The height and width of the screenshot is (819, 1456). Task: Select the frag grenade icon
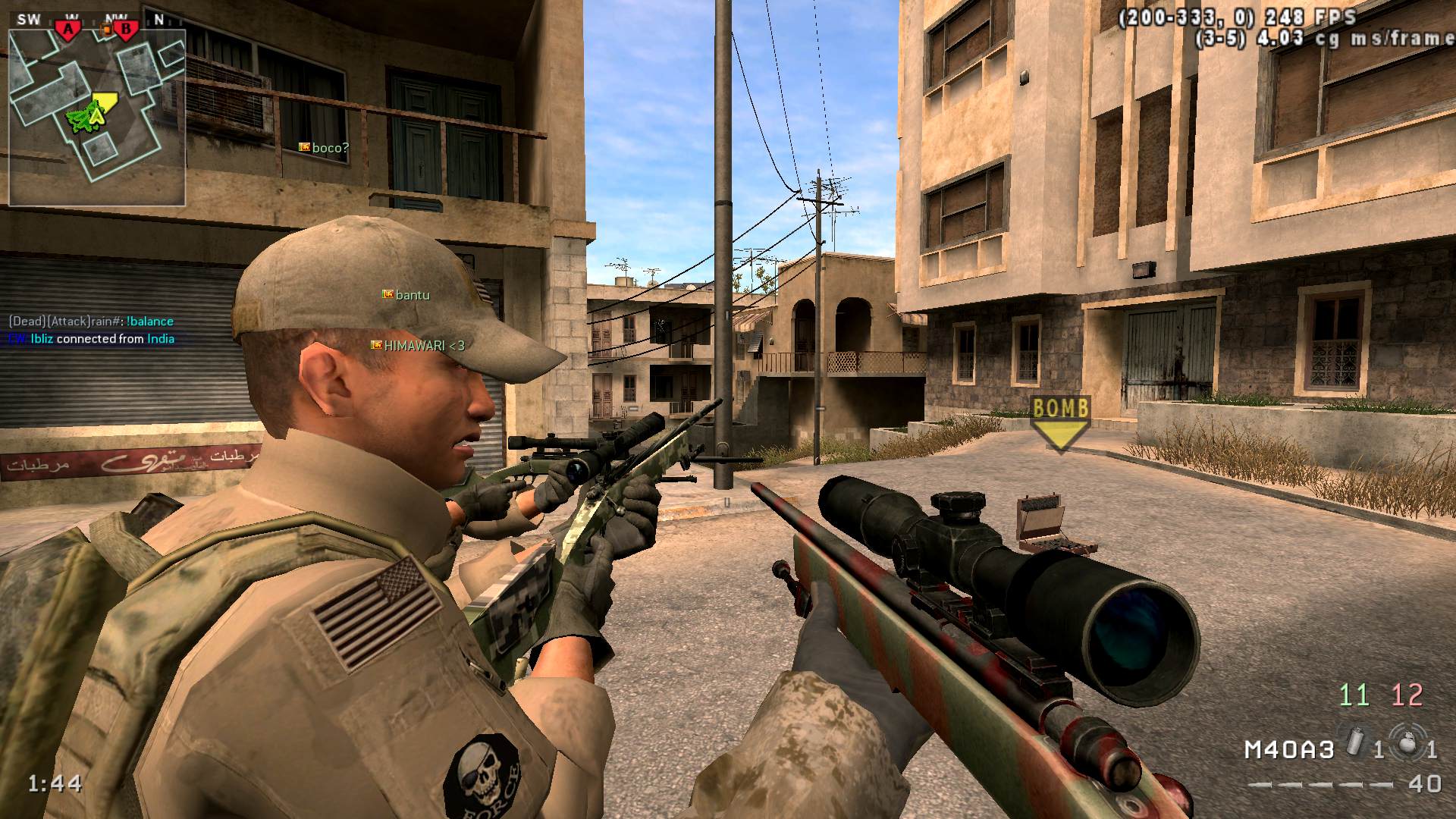pos(1407,742)
